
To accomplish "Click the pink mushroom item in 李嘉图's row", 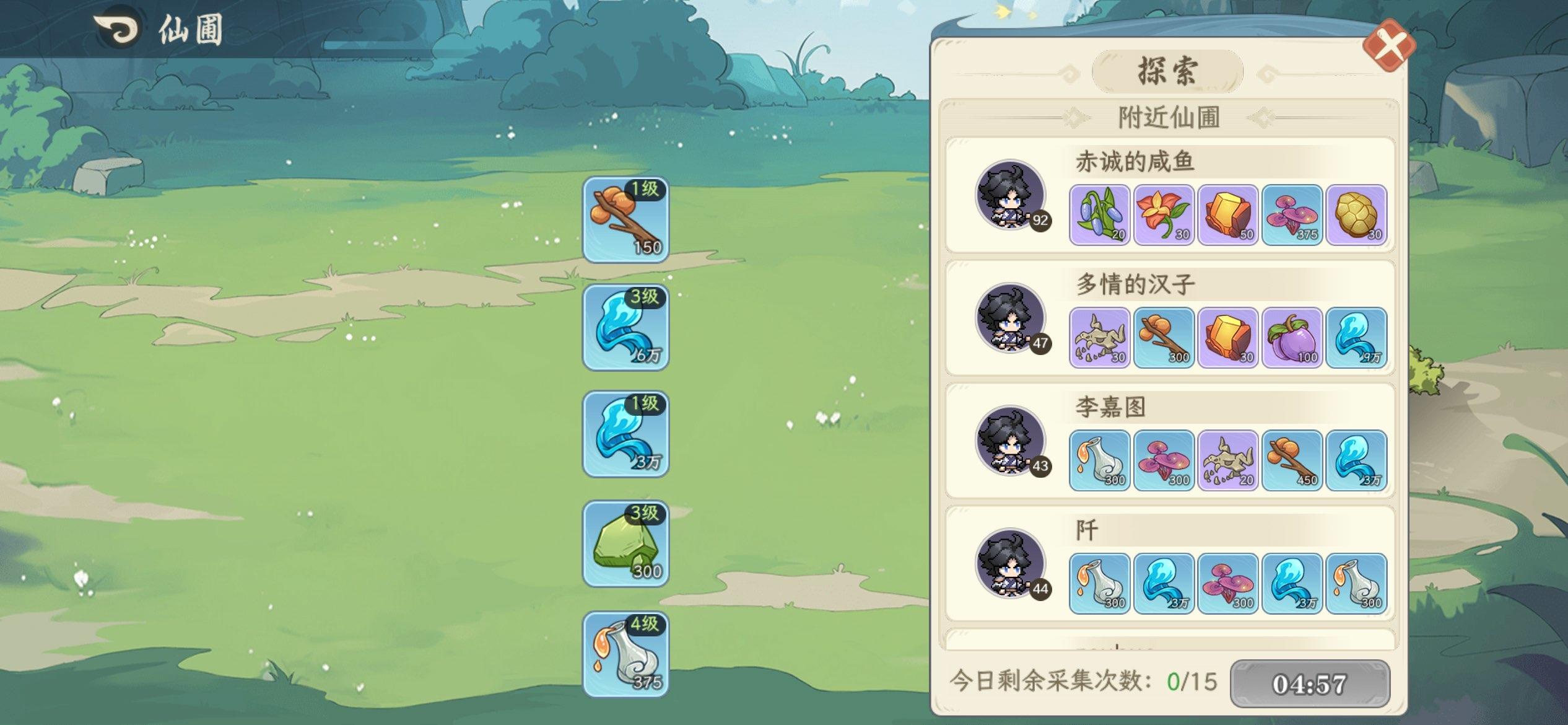I will (x=1165, y=460).
